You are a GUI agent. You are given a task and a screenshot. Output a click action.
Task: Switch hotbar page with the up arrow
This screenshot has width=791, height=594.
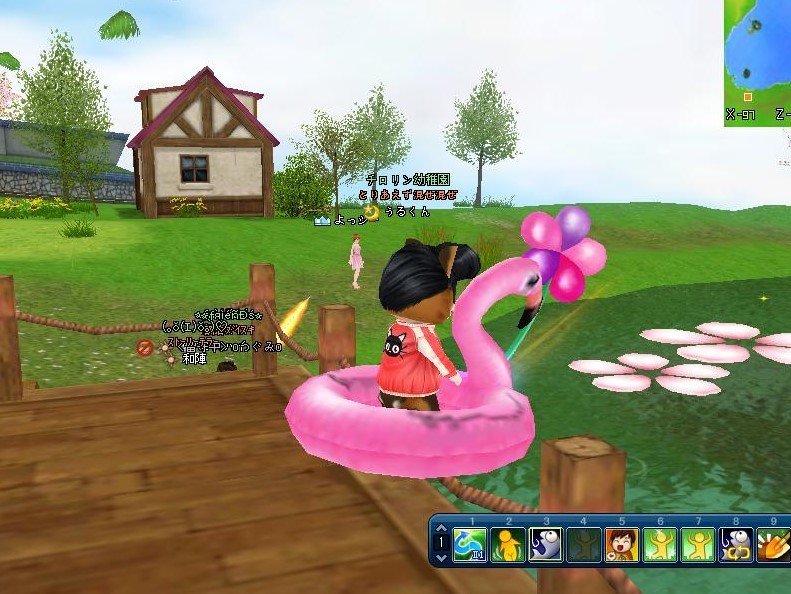tap(442, 530)
